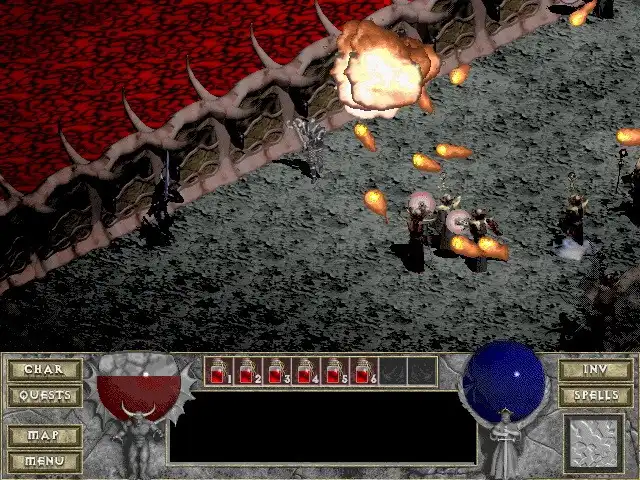Use the healing potion in belt slot 6
Viewport: 640px width, 480px height.
(x=363, y=371)
